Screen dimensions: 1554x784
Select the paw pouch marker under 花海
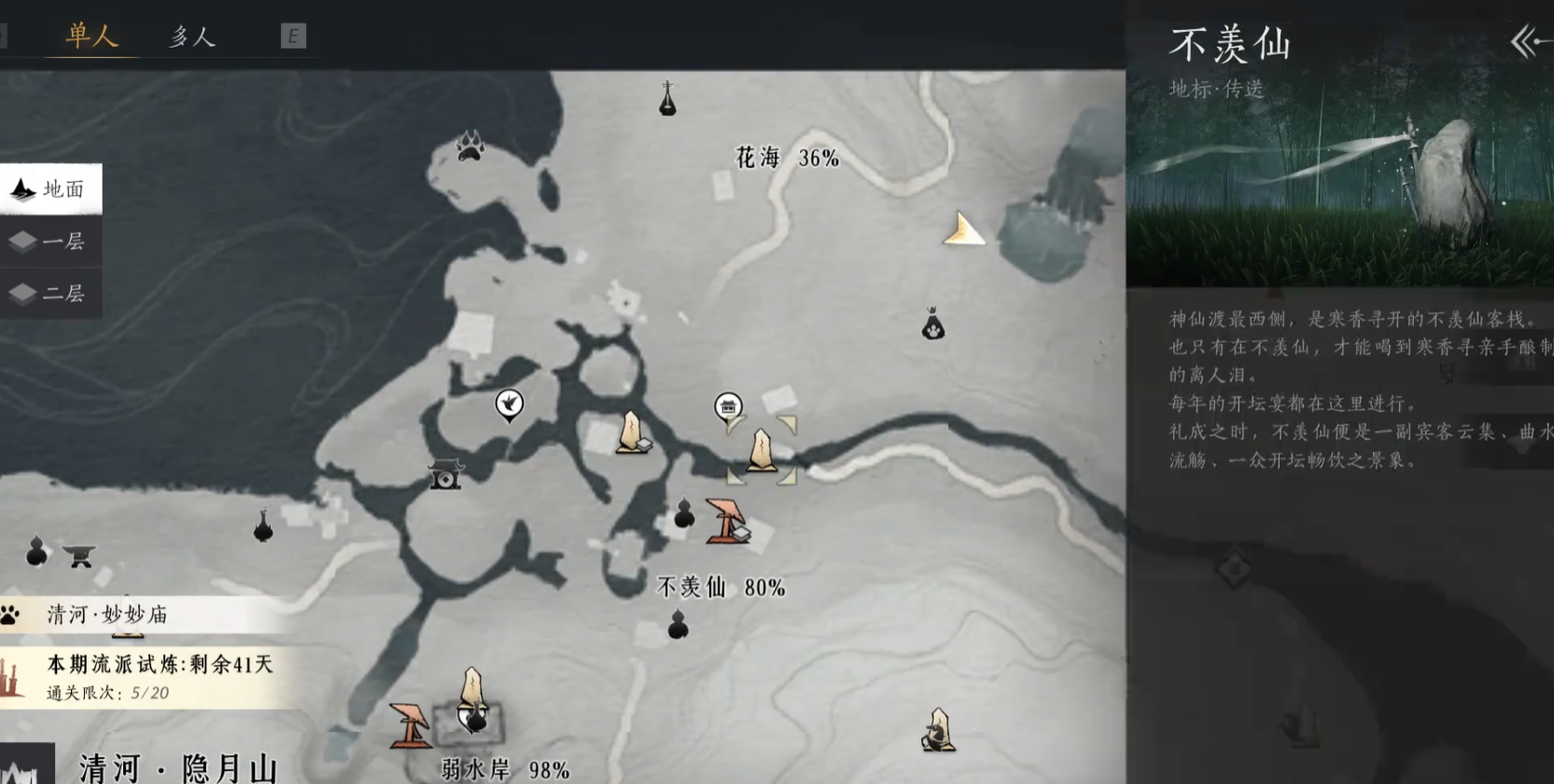(x=932, y=324)
